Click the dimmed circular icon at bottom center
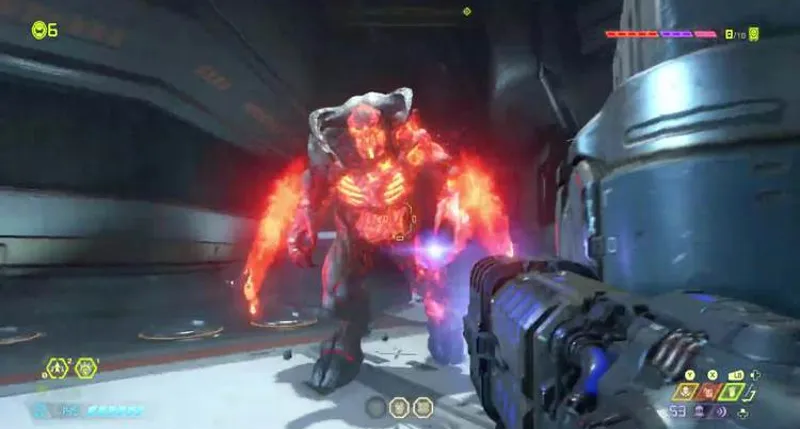Image resolution: width=800 pixels, height=429 pixels. point(376,407)
